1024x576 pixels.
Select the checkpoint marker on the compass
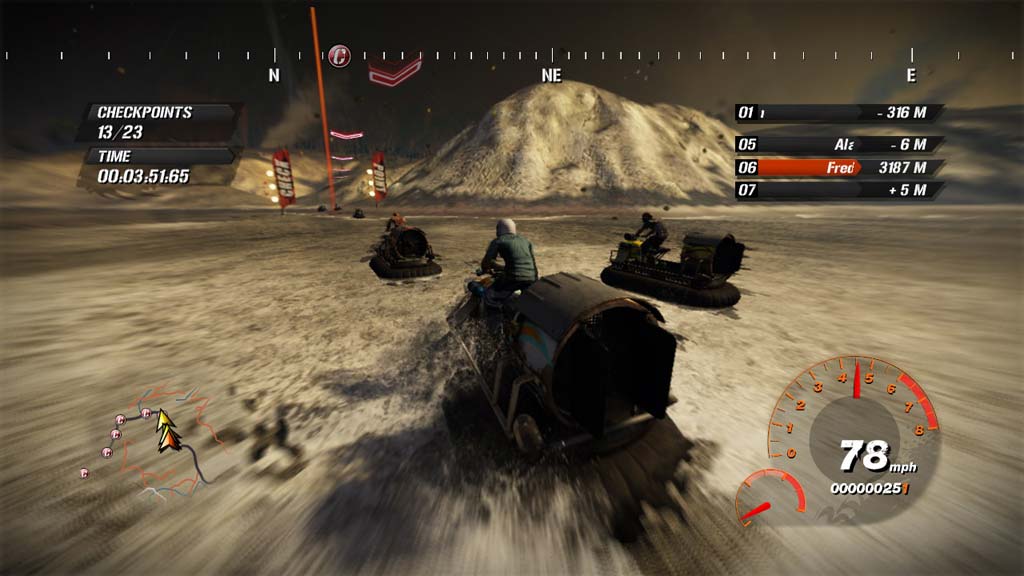pyautogui.click(x=340, y=55)
